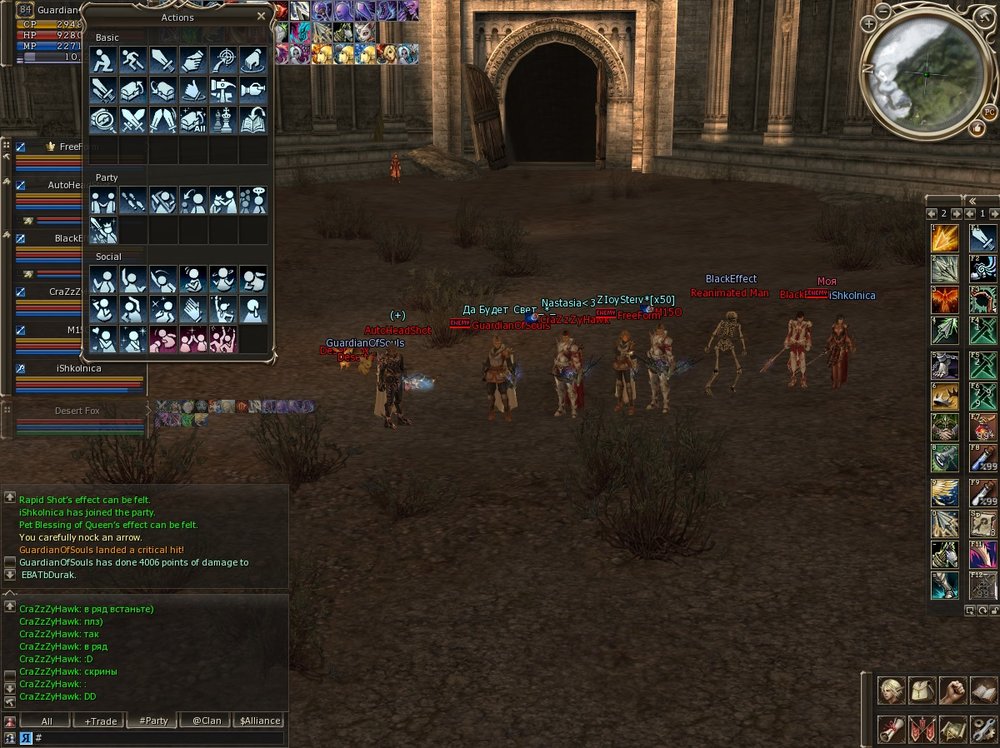Activate the orange arrow burst skill
The height and width of the screenshot is (748, 1000).
tap(945, 239)
